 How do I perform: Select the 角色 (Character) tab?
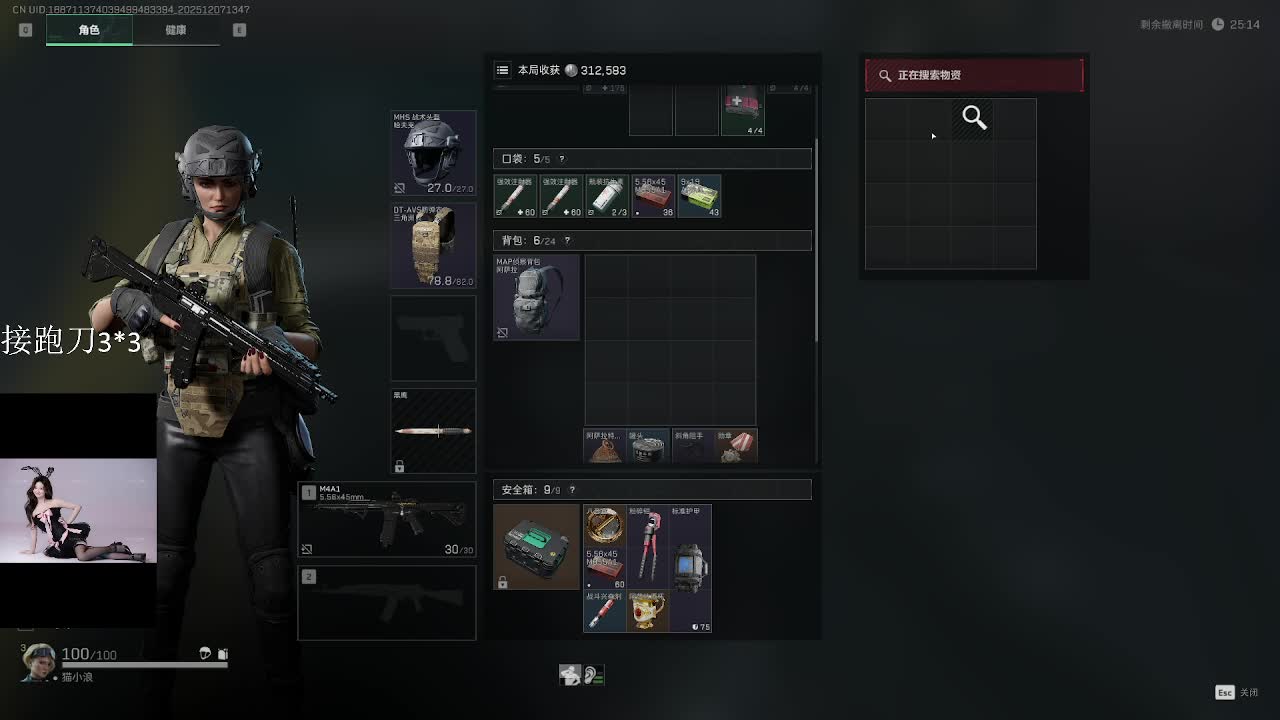point(89,30)
